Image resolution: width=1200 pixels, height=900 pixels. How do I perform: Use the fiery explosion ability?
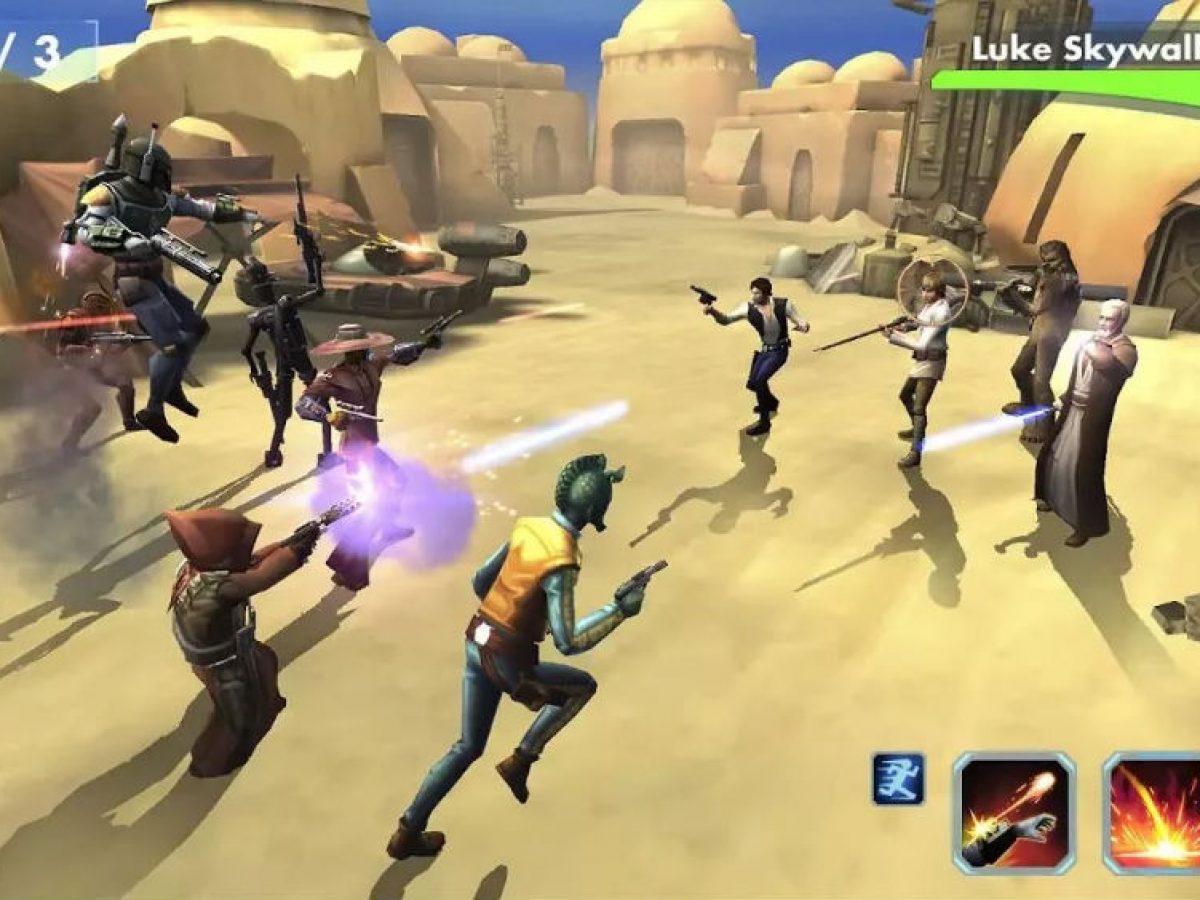(x=1155, y=813)
